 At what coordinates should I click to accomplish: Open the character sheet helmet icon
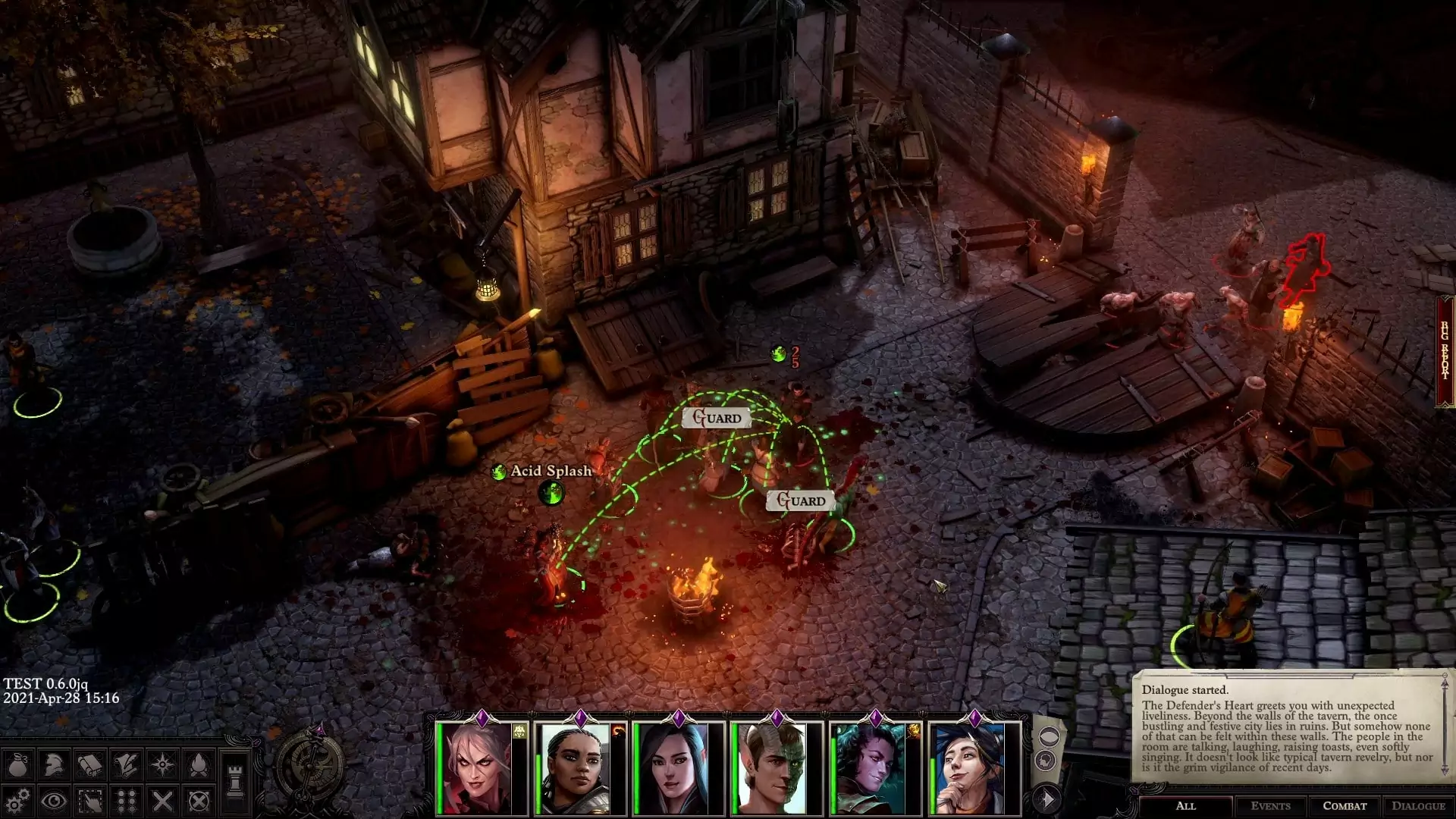[x=54, y=765]
